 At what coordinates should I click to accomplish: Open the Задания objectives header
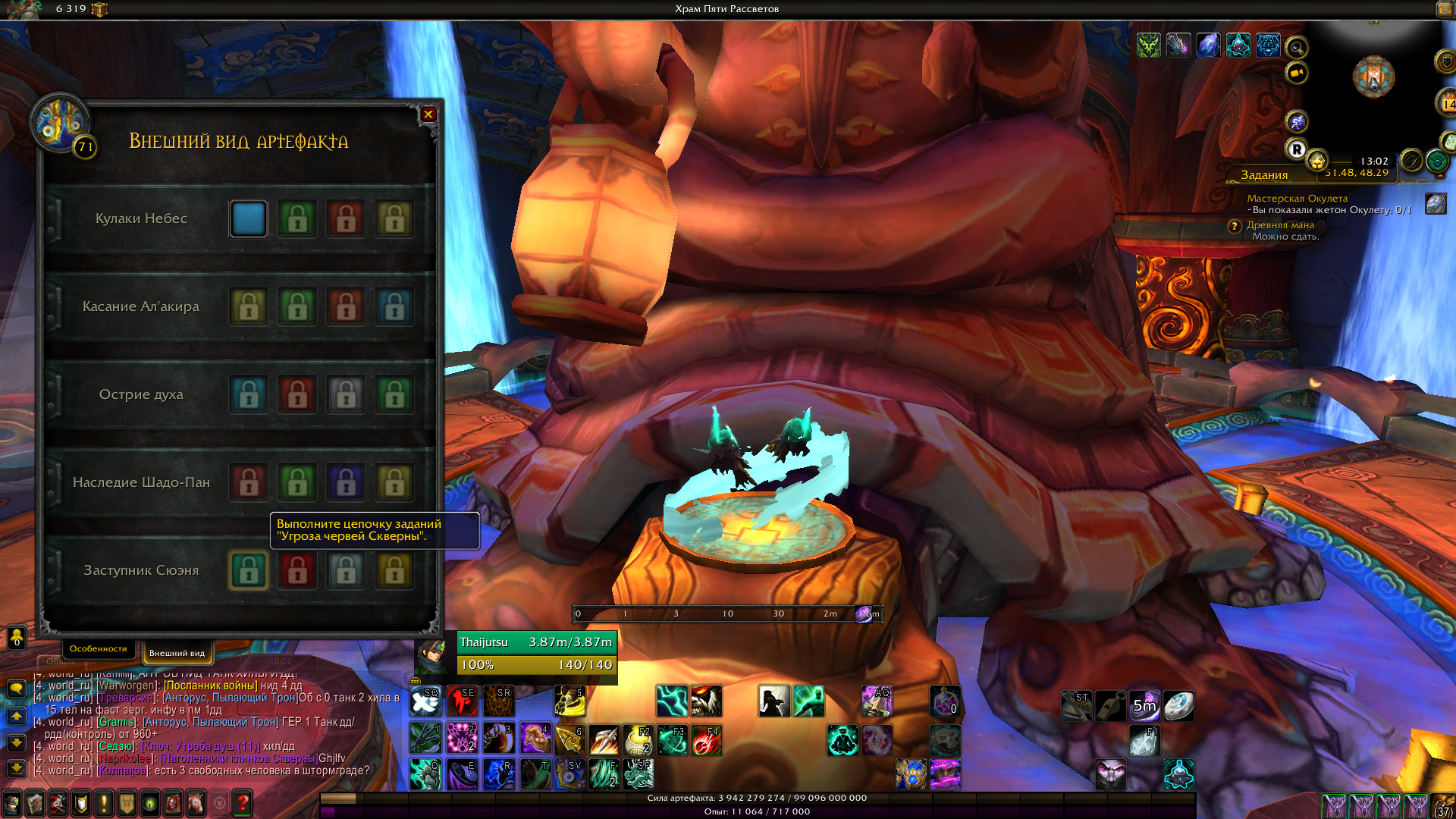[1264, 175]
